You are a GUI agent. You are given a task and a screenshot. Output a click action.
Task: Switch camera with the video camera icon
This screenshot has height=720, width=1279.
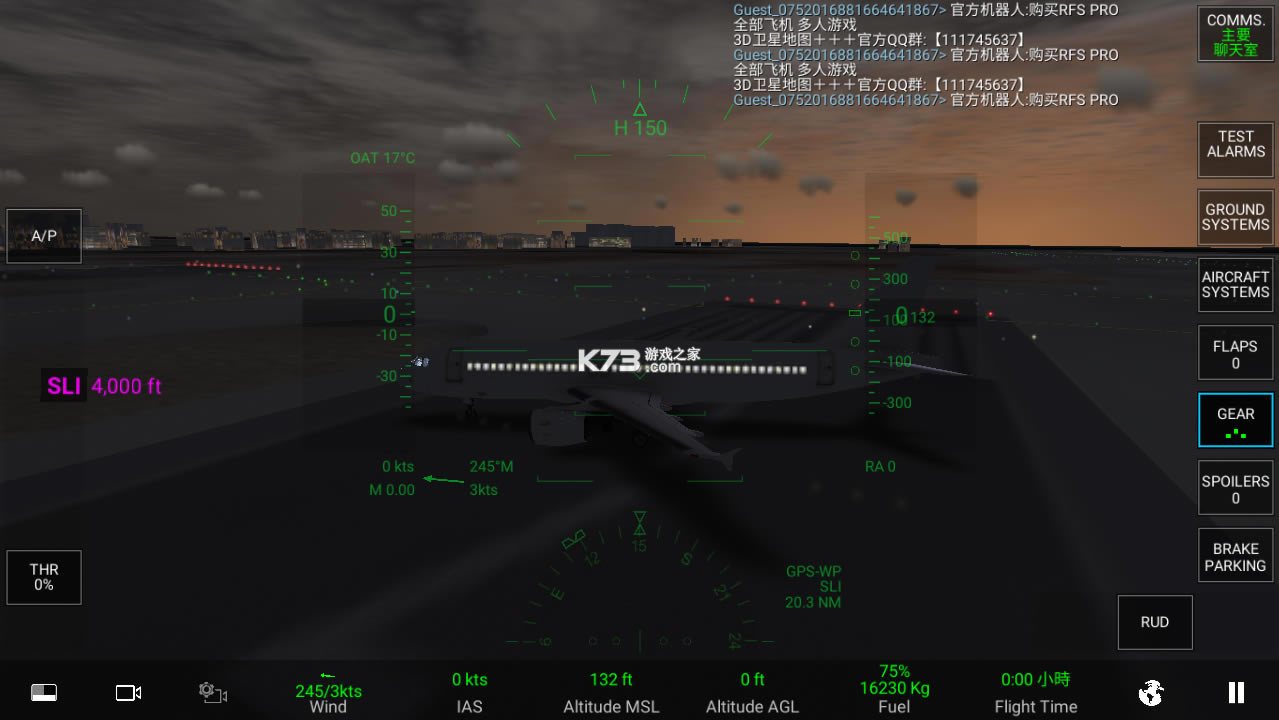pos(128,692)
